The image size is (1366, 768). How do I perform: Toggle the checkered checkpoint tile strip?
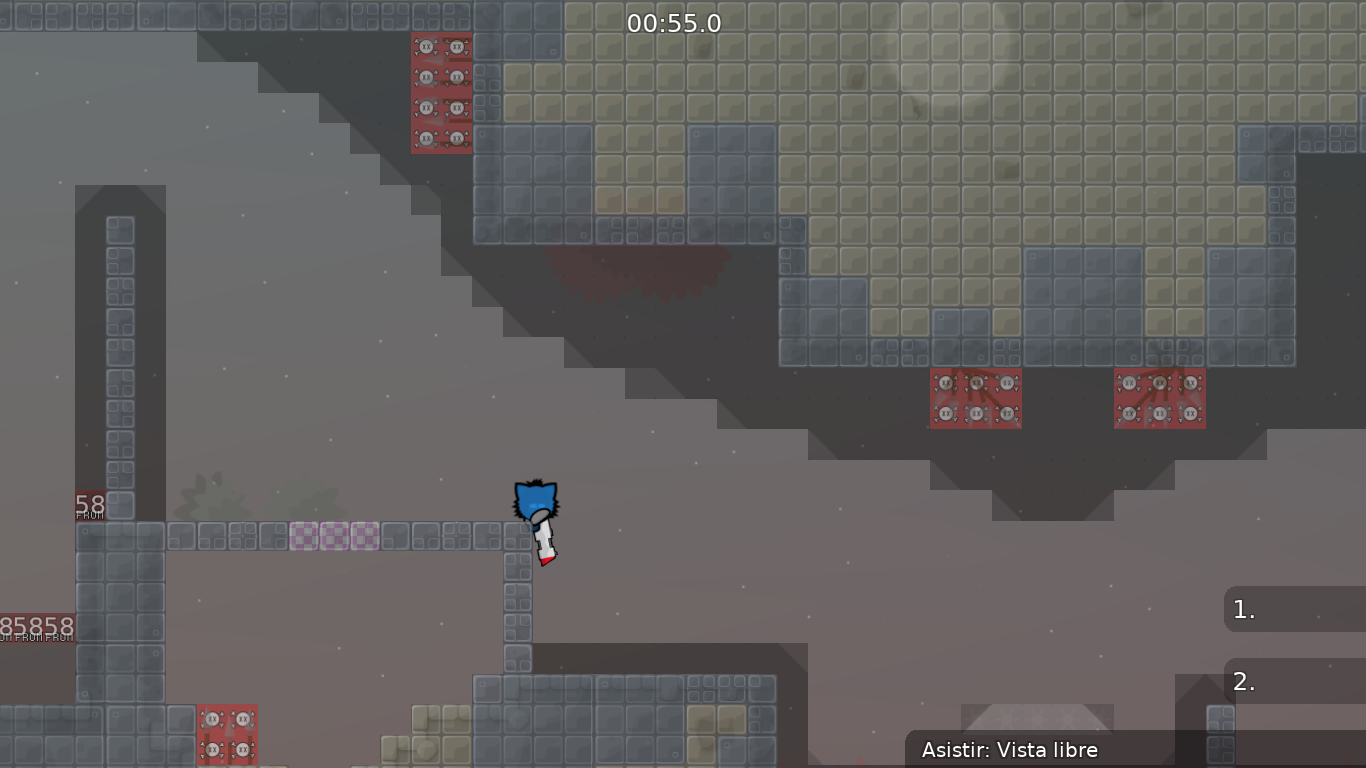click(333, 537)
